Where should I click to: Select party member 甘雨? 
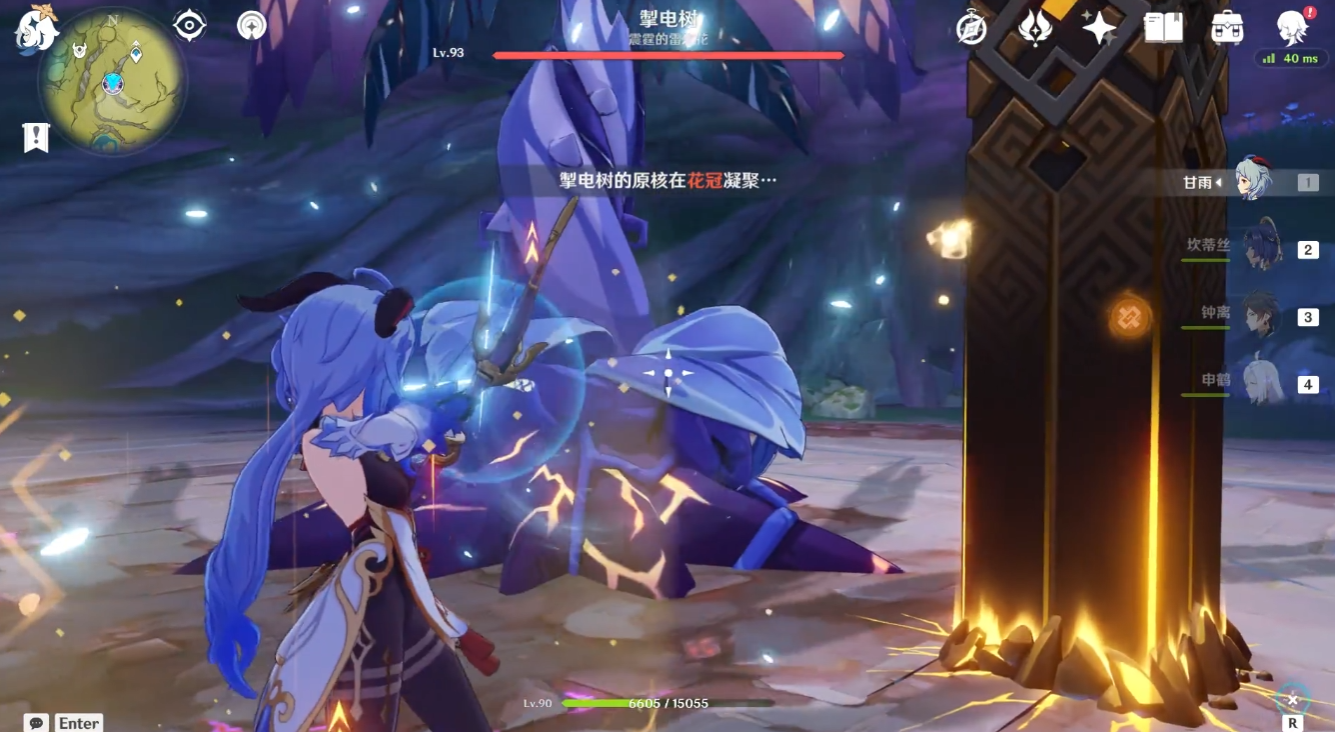pos(1252,182)
